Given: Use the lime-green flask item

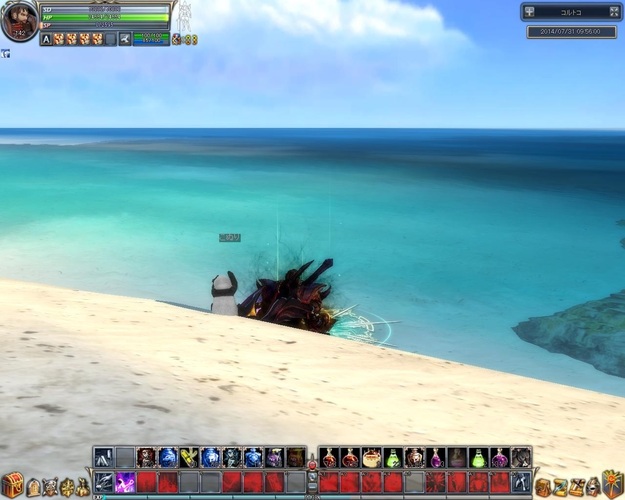Looking at the screenshot, I should (x=479, y=458).
